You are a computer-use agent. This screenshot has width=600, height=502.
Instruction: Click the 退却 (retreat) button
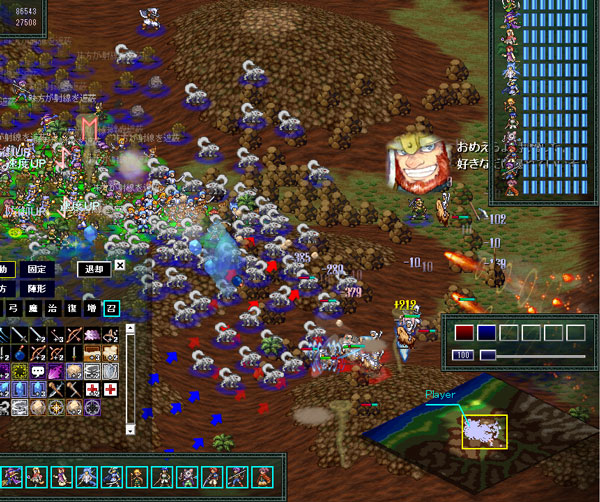click(92, 269)
